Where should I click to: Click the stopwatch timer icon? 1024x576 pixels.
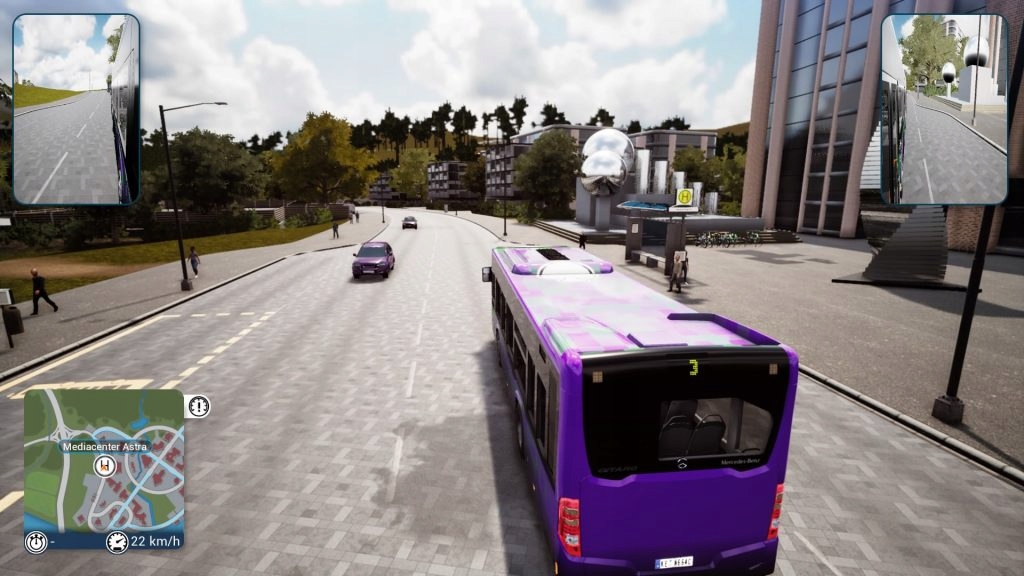click(x=37, y=542)
